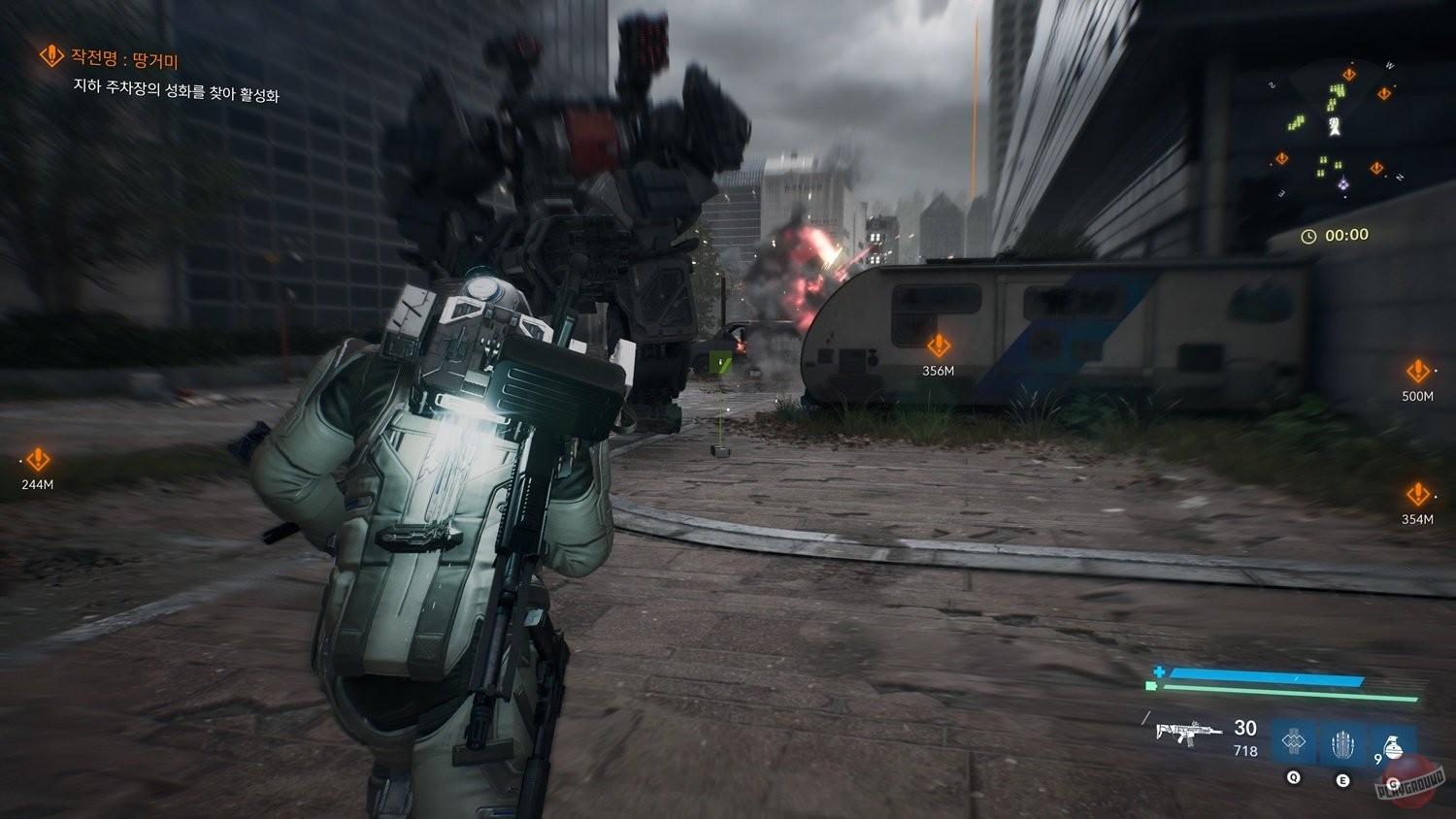The image size is (1456, 819).
Task: Select the 500M objective waypoint marker
Action: pos(1417,372)
